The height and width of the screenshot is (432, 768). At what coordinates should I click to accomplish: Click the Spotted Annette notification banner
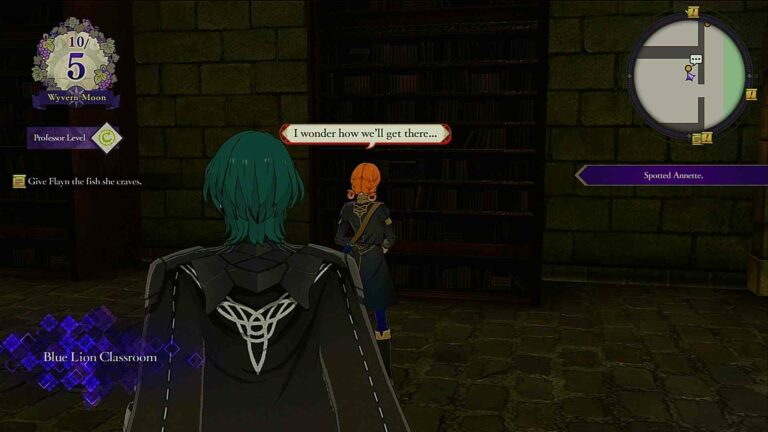click(672, 175)
